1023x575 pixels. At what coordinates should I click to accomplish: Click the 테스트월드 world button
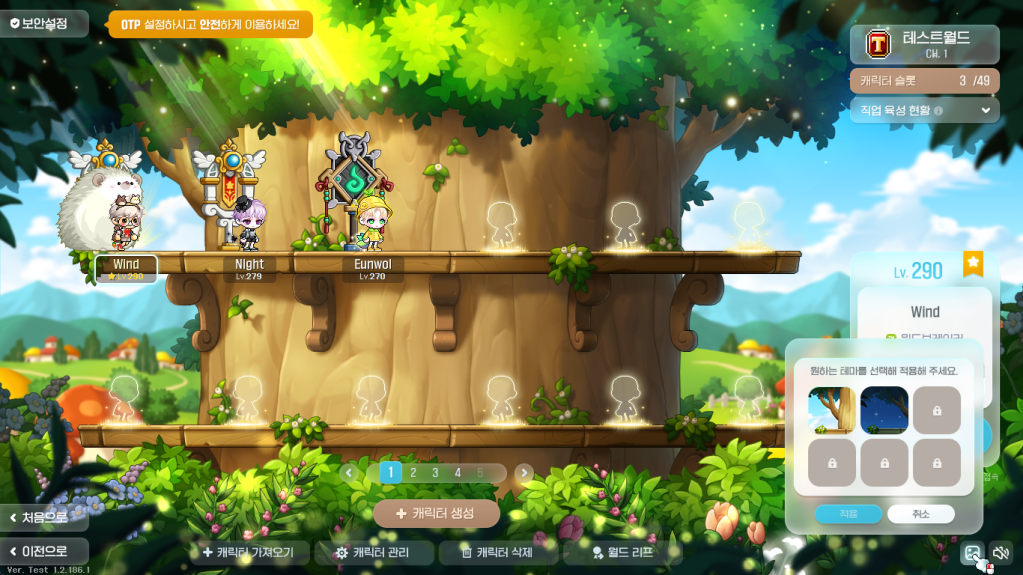(x=924, y=44)
